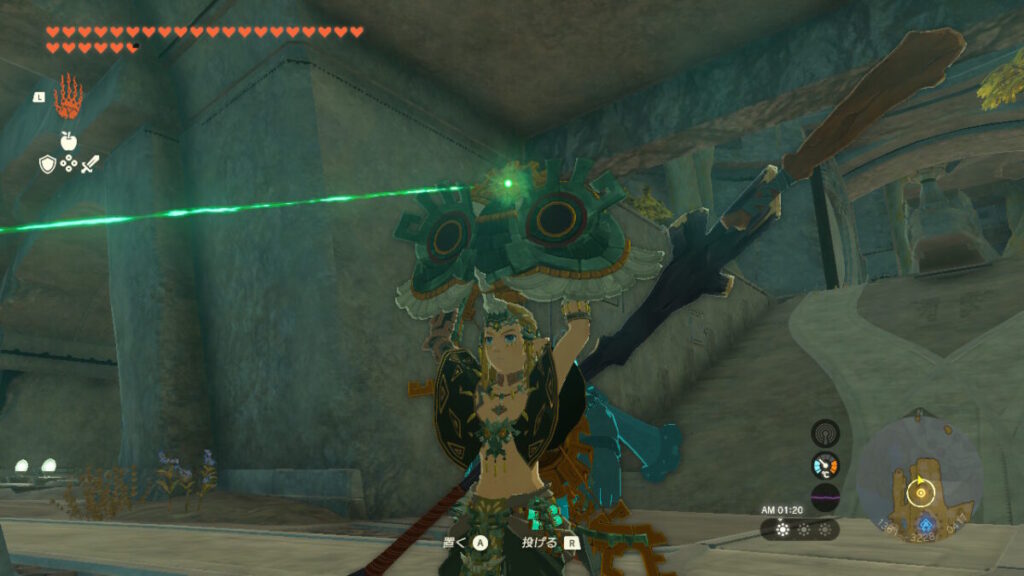1024x576 pixels.
Task: Open the shield quick-select icon
Action: pyautogui.click(x=47, y=164)
